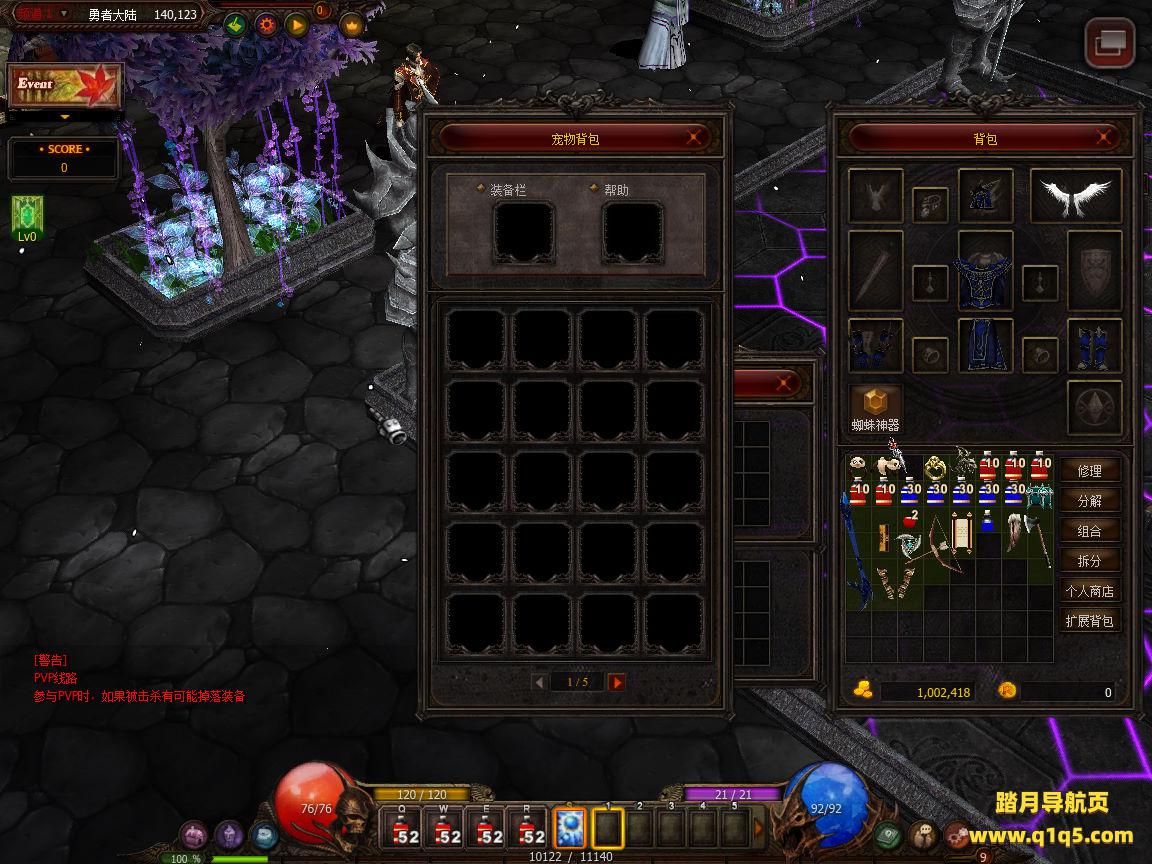The image size is (1152, 864).
Task: Open the 个人商店 personal shop
Action: [1089, 591]
